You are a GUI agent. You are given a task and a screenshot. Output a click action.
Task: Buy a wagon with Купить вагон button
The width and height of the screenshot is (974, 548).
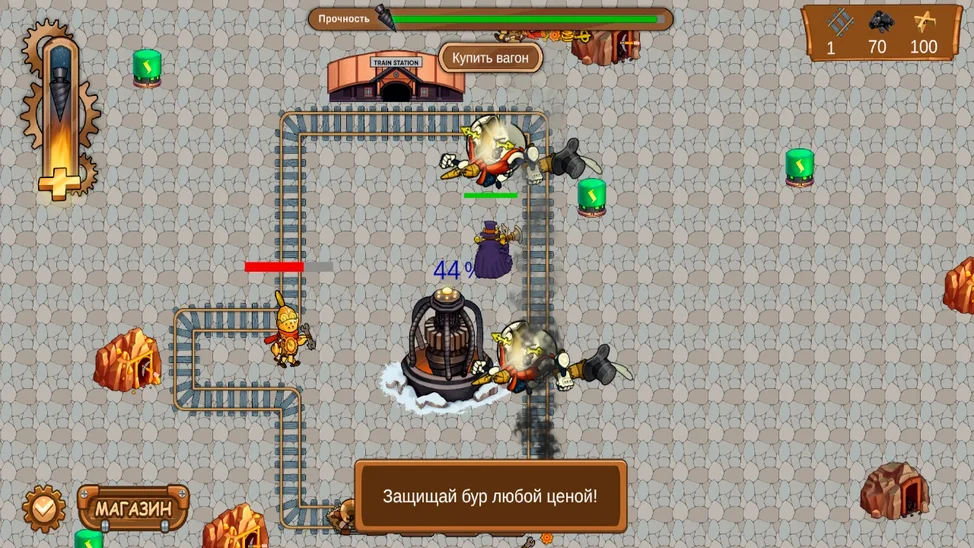coord(490,58)
